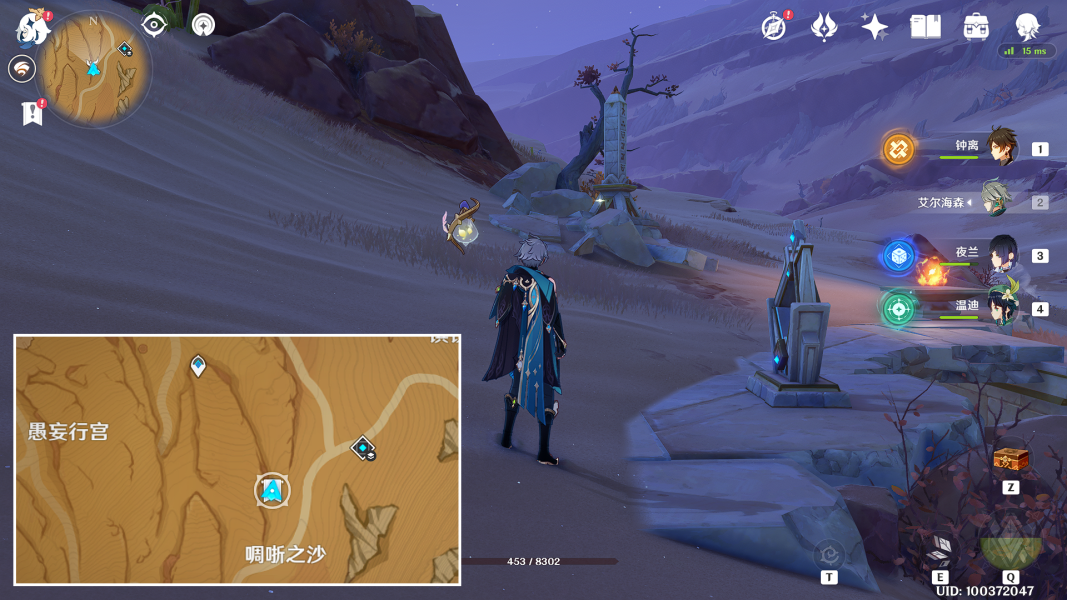The image size is (1067, 600).
Task: Open the compass events icon
Action: tap(773, 27)
